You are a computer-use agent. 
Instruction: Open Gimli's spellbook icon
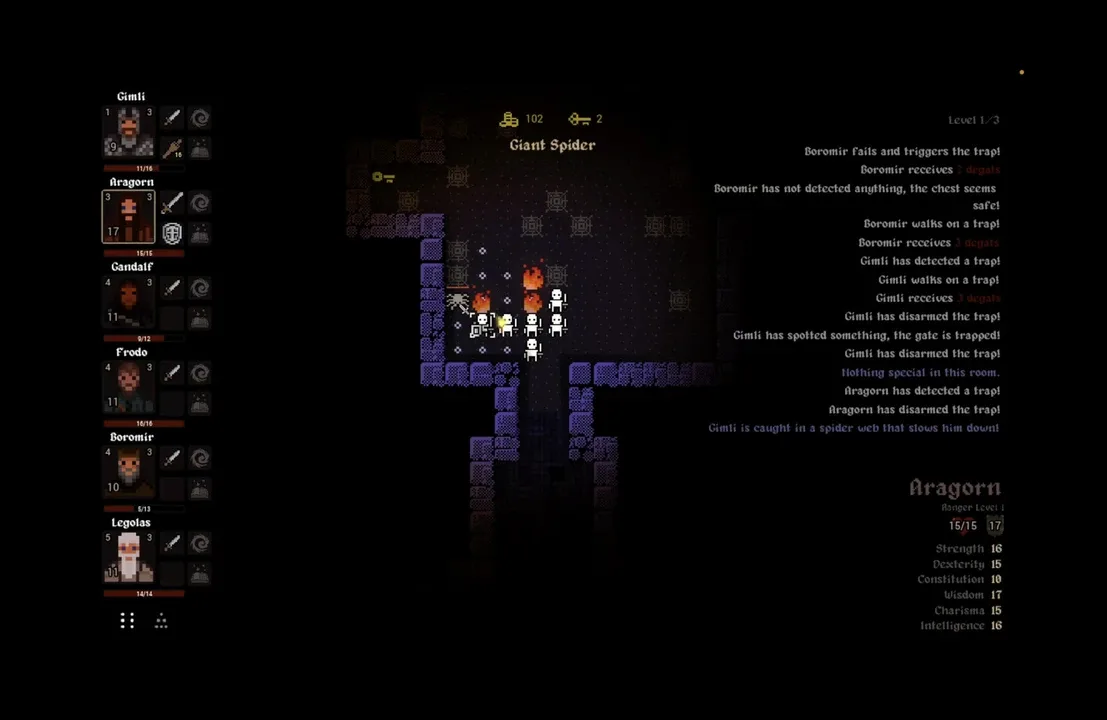pyautogui.click(x=200, y=149)
